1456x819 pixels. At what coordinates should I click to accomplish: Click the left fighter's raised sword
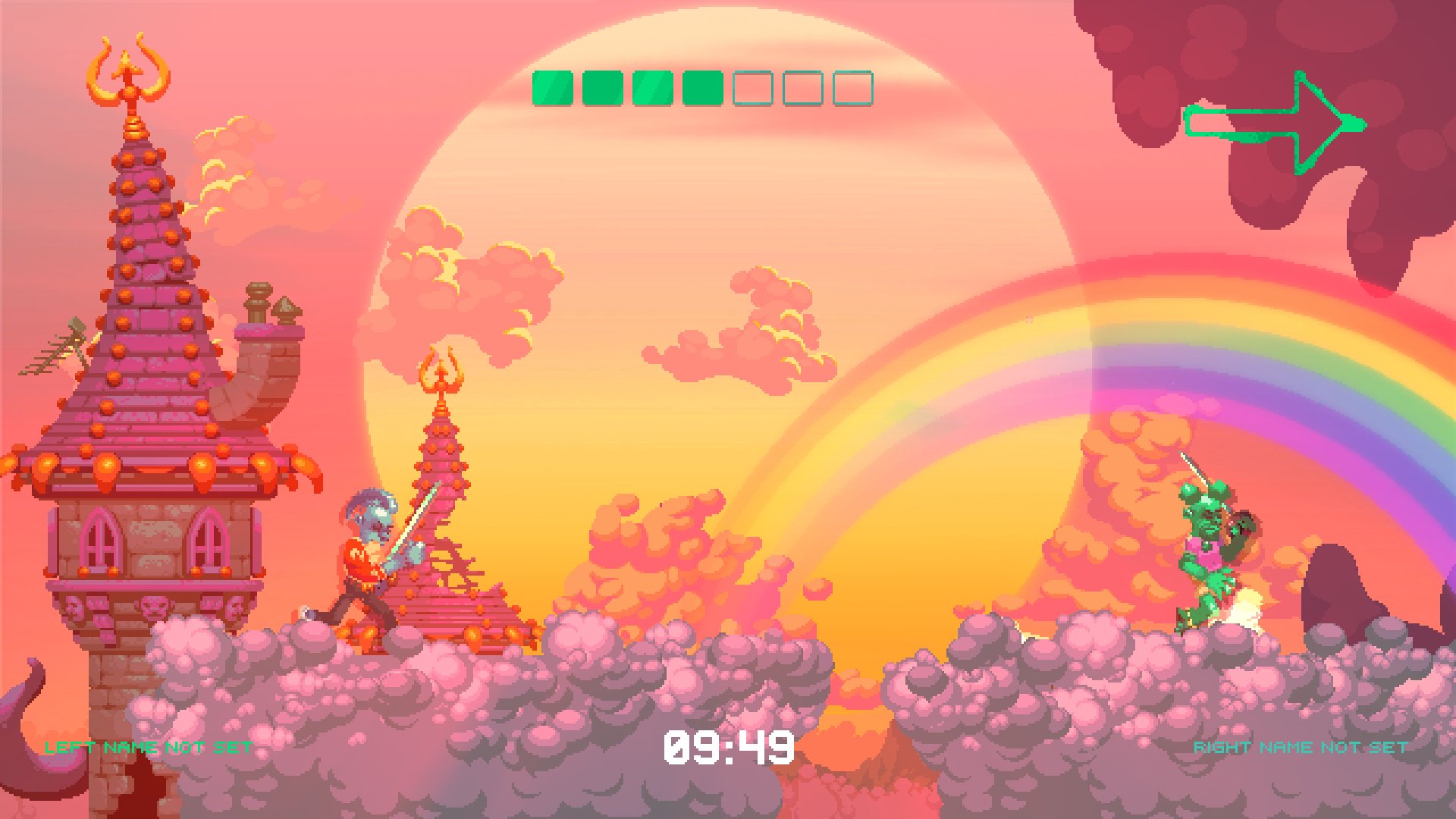[417, 516]
